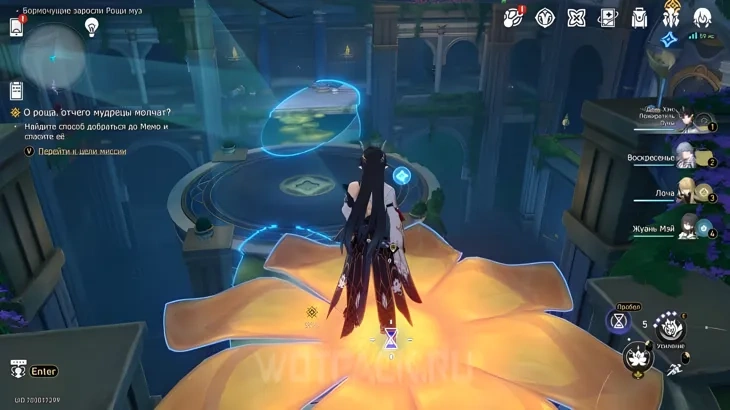Open the phone menu icon with alert
The image size is (730, 410).
(17, 27)
